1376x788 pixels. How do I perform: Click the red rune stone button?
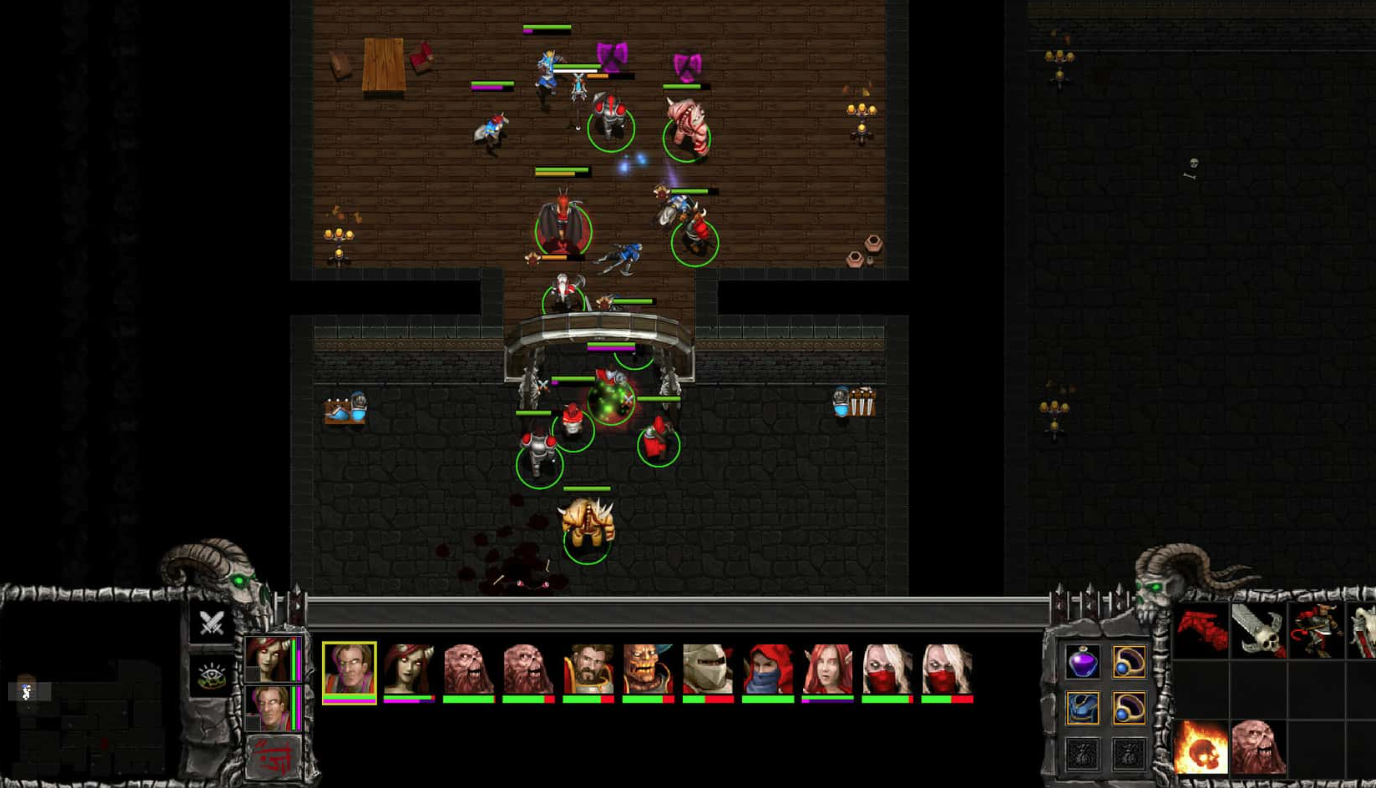tap(273, 757)
